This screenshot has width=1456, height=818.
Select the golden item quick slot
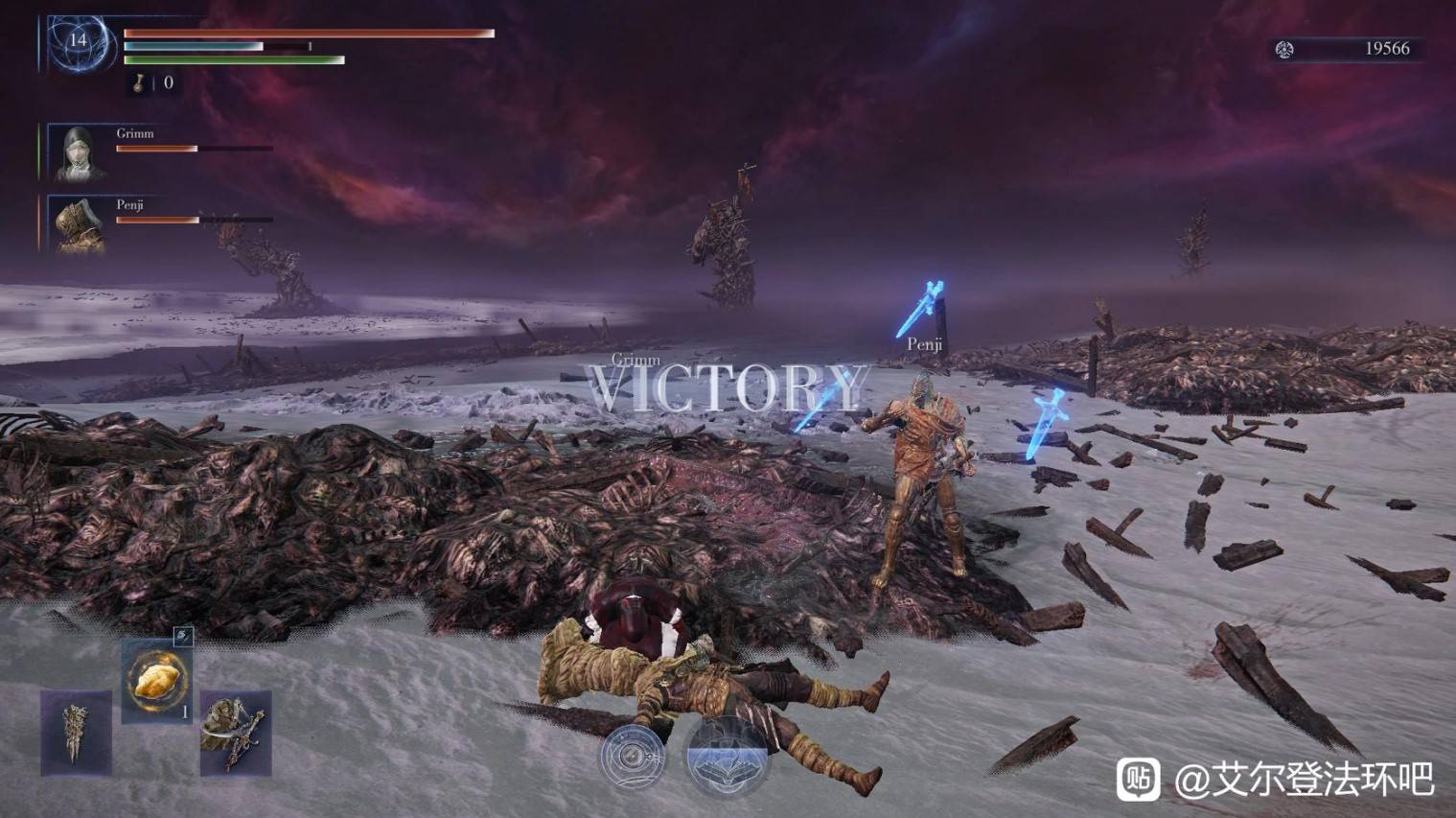156,680
